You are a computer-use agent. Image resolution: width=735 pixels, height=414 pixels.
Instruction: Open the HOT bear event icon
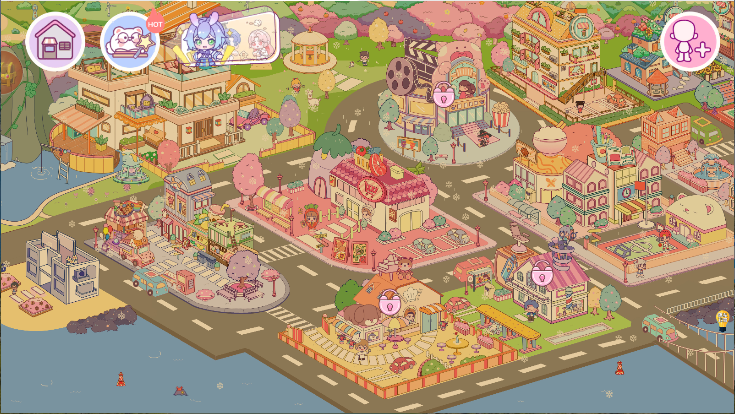click(x=130, y=42)
